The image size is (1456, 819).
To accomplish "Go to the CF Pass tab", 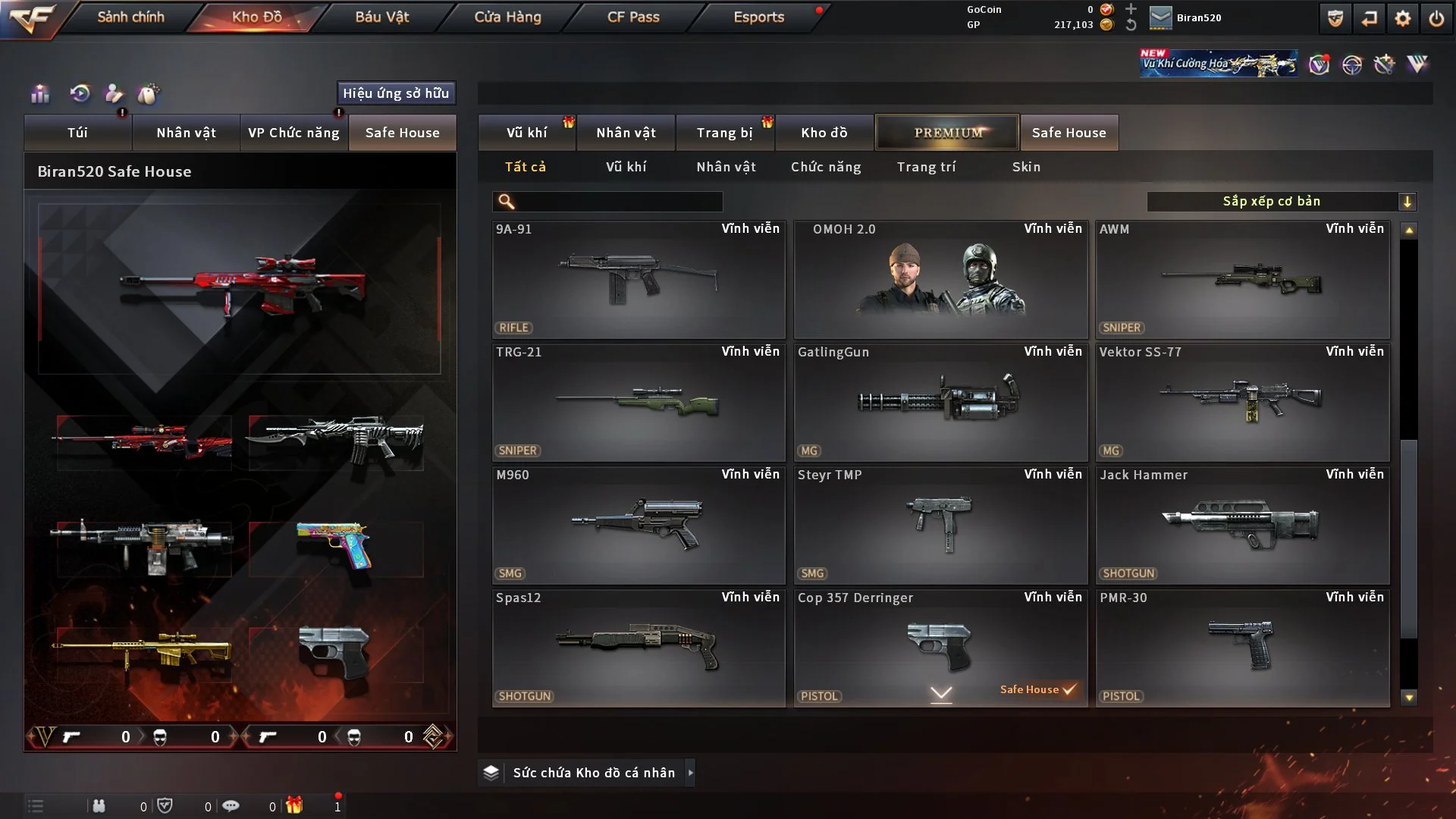I will [x=633, y=17].
